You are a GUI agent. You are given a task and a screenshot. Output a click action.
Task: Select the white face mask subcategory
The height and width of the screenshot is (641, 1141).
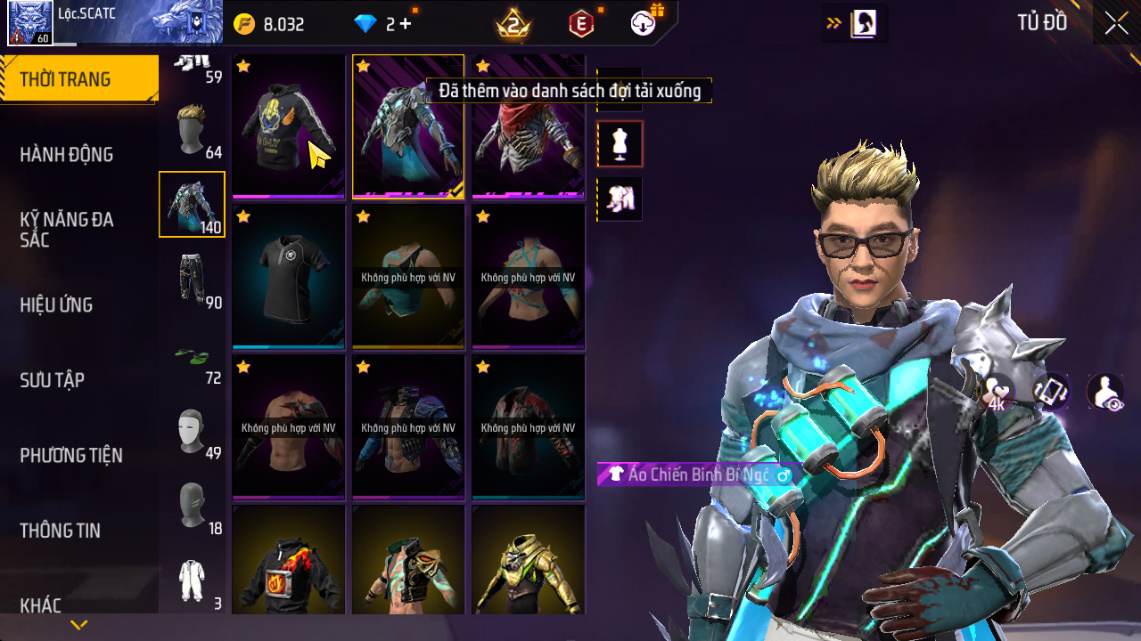(192, 432)
